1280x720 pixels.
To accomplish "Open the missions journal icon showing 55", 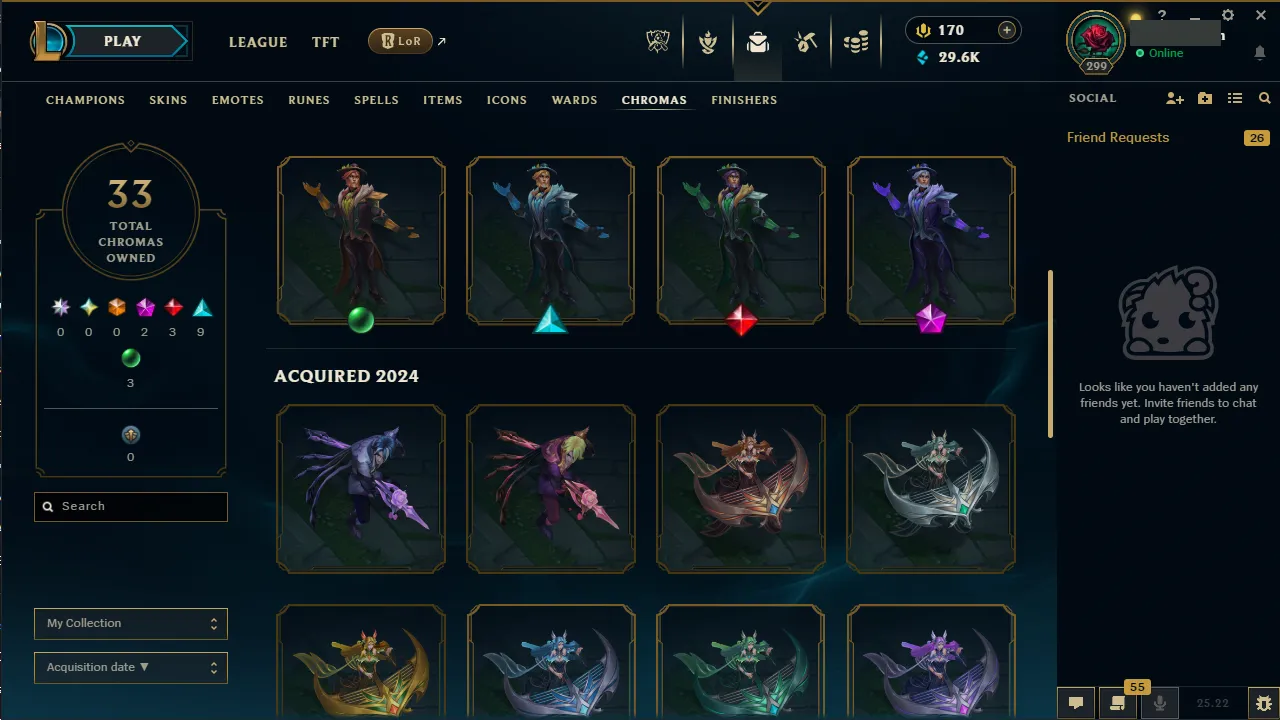I will (1118, 703).
